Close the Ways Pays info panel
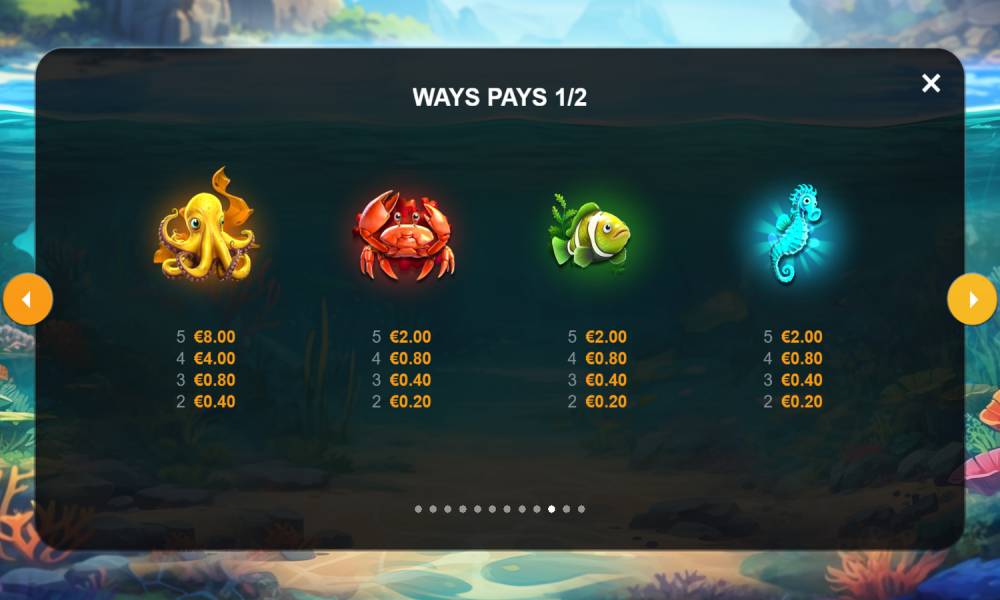This screenshot has width=1000, height=600. (931, 83)
